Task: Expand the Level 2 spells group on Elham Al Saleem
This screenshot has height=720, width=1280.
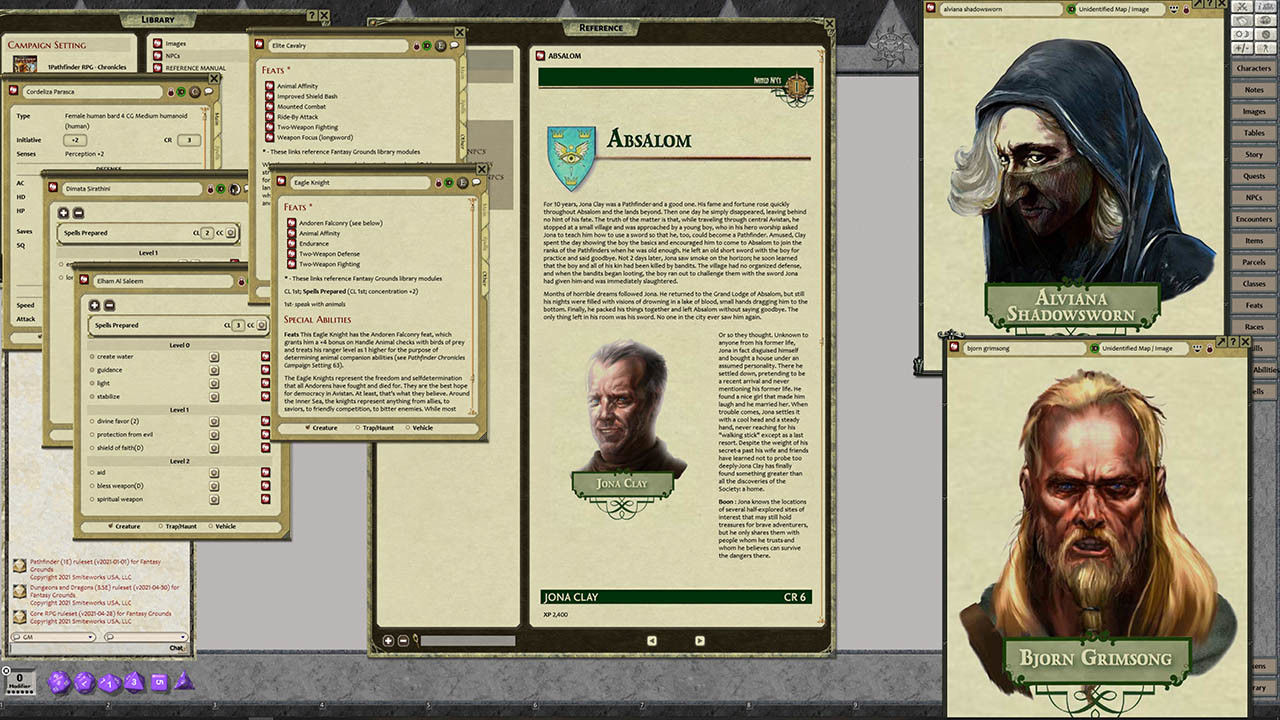Action: click(180, 461)
